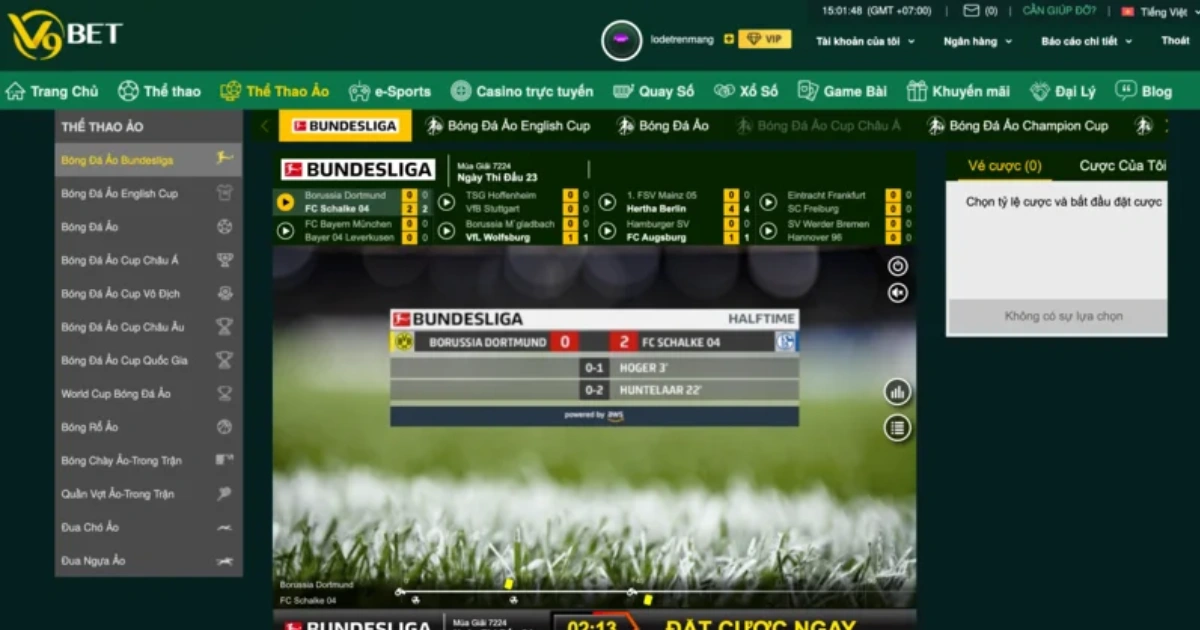Screen dimensions: 1200x630
Task: Open the Trang Chủ home page
Action: tap(53, 91)
